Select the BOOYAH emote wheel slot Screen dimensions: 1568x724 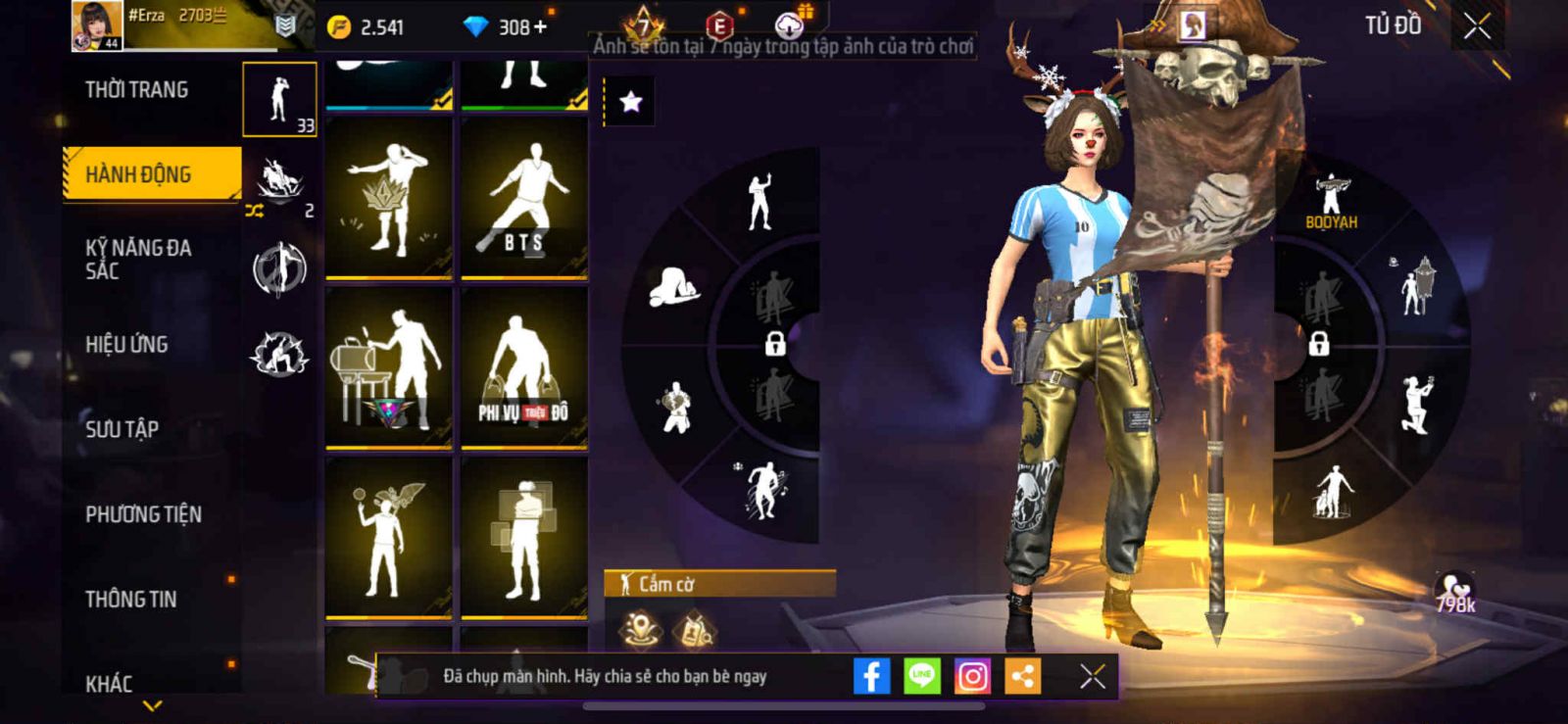click(x=1331, y=203)
